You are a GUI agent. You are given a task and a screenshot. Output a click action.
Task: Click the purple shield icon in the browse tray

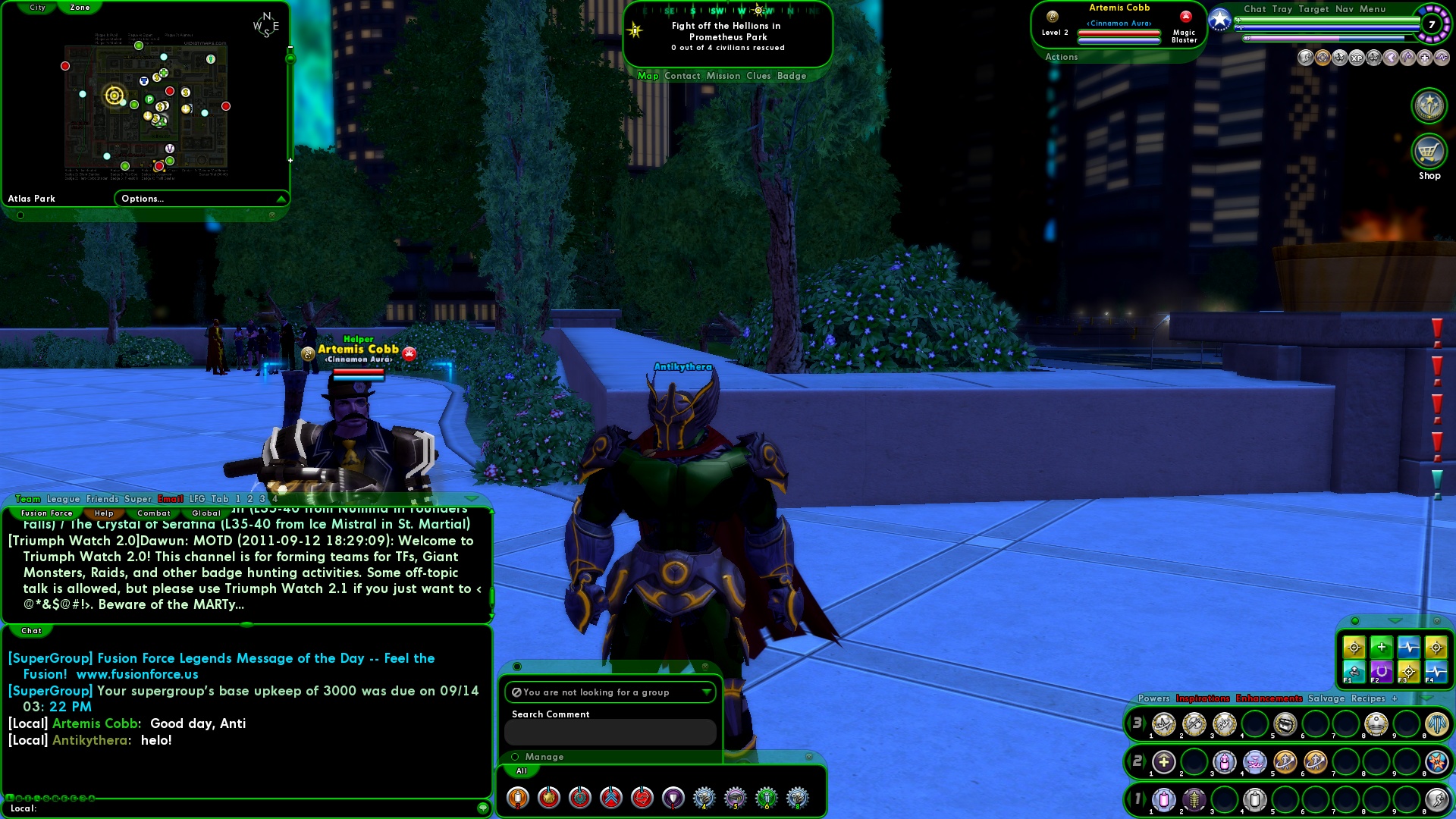click(673, 798)
